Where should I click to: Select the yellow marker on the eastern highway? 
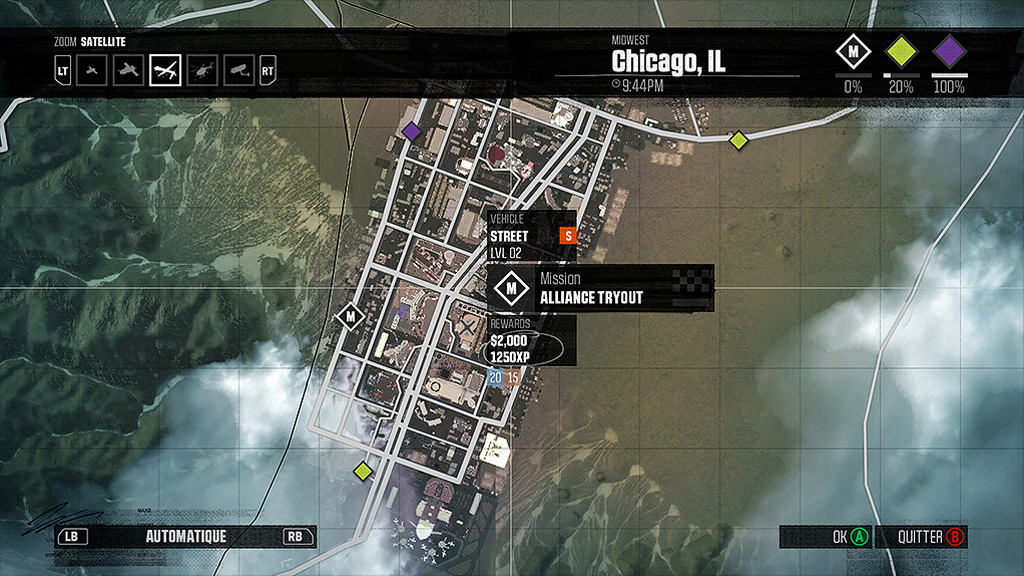pos(738,140)
